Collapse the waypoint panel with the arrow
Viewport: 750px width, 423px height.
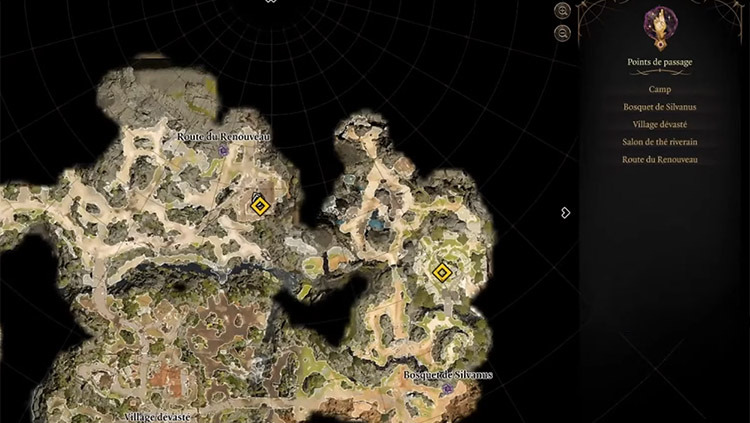click(565, 212)
